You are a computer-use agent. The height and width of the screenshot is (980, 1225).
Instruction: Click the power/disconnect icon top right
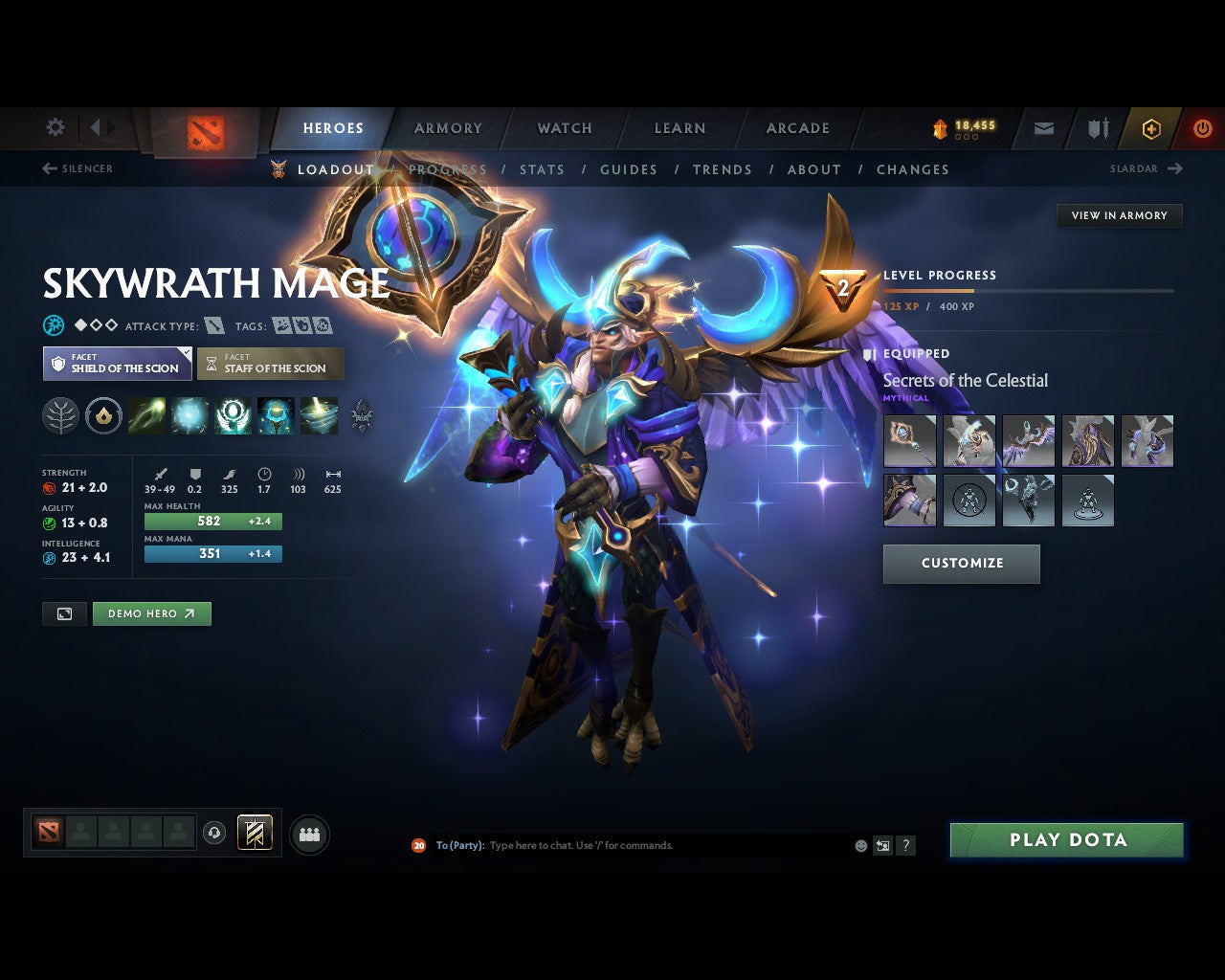pos(1203,127)
